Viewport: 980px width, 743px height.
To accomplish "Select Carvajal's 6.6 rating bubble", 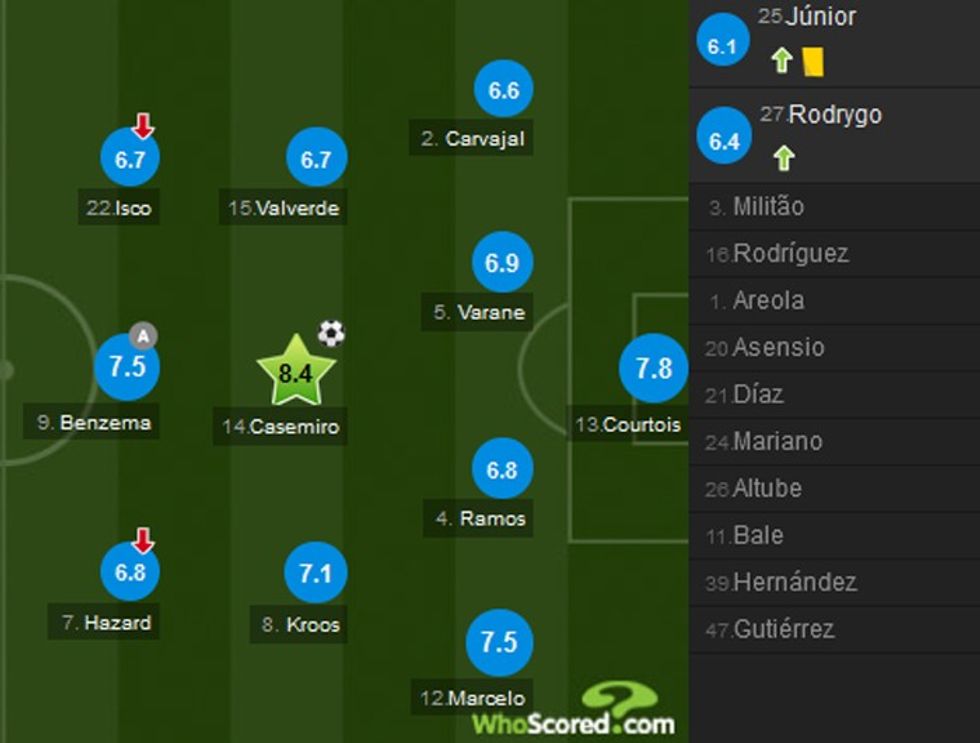I will tap(503, 90).
